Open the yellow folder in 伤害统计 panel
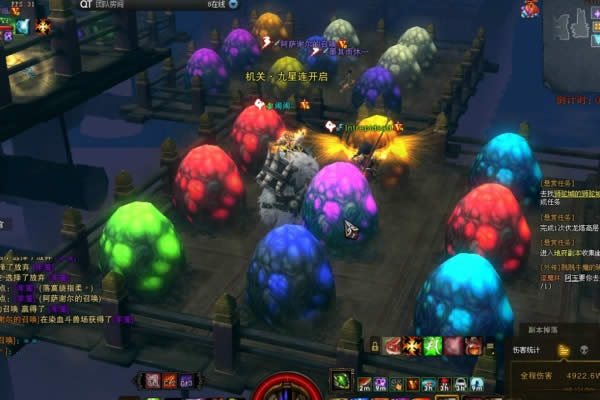 pos(564,350)
